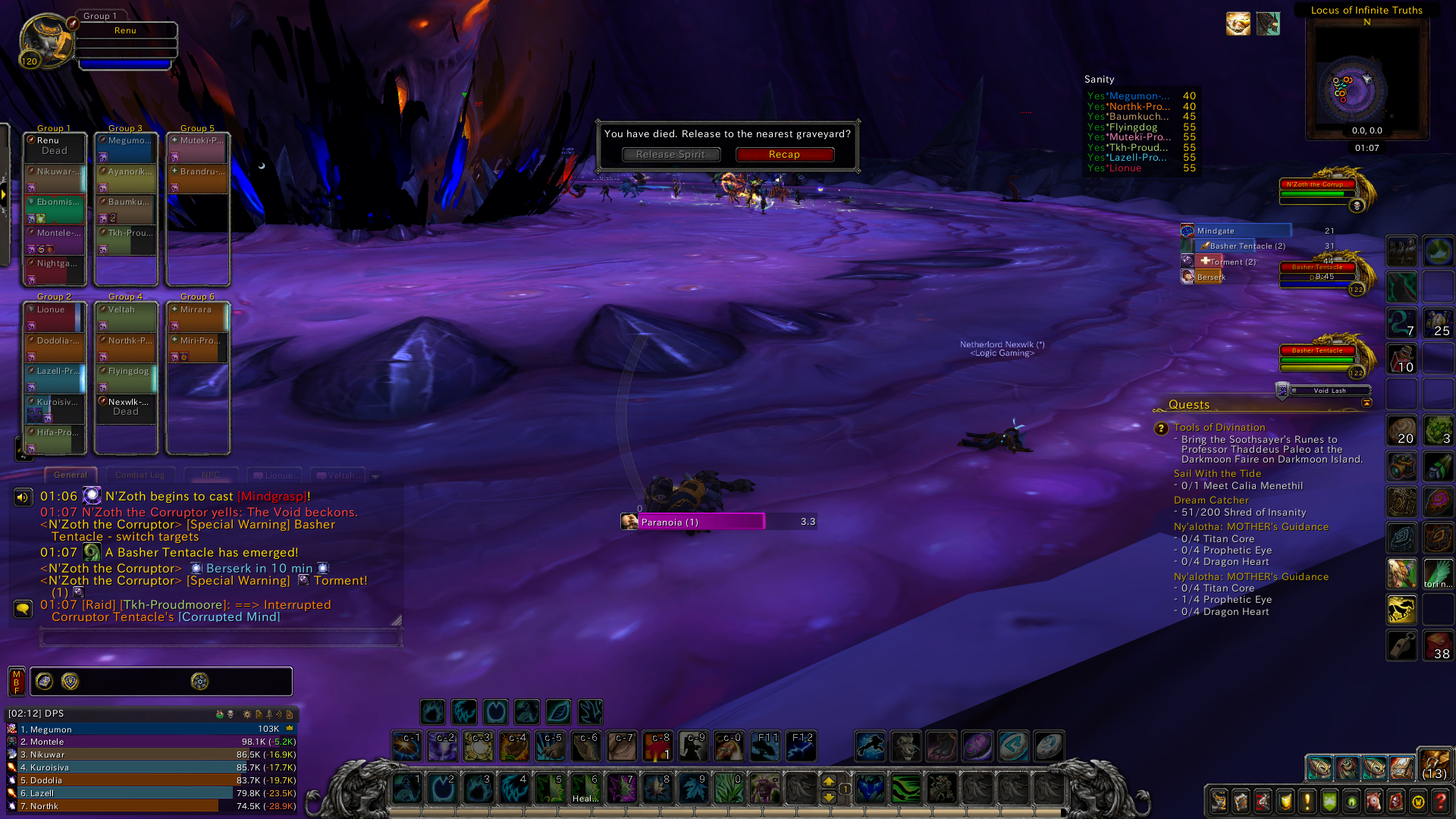The height and width of the screenshot is (819, 1456).
Task: Toggle the chat speaker icon
Action: 23,497
